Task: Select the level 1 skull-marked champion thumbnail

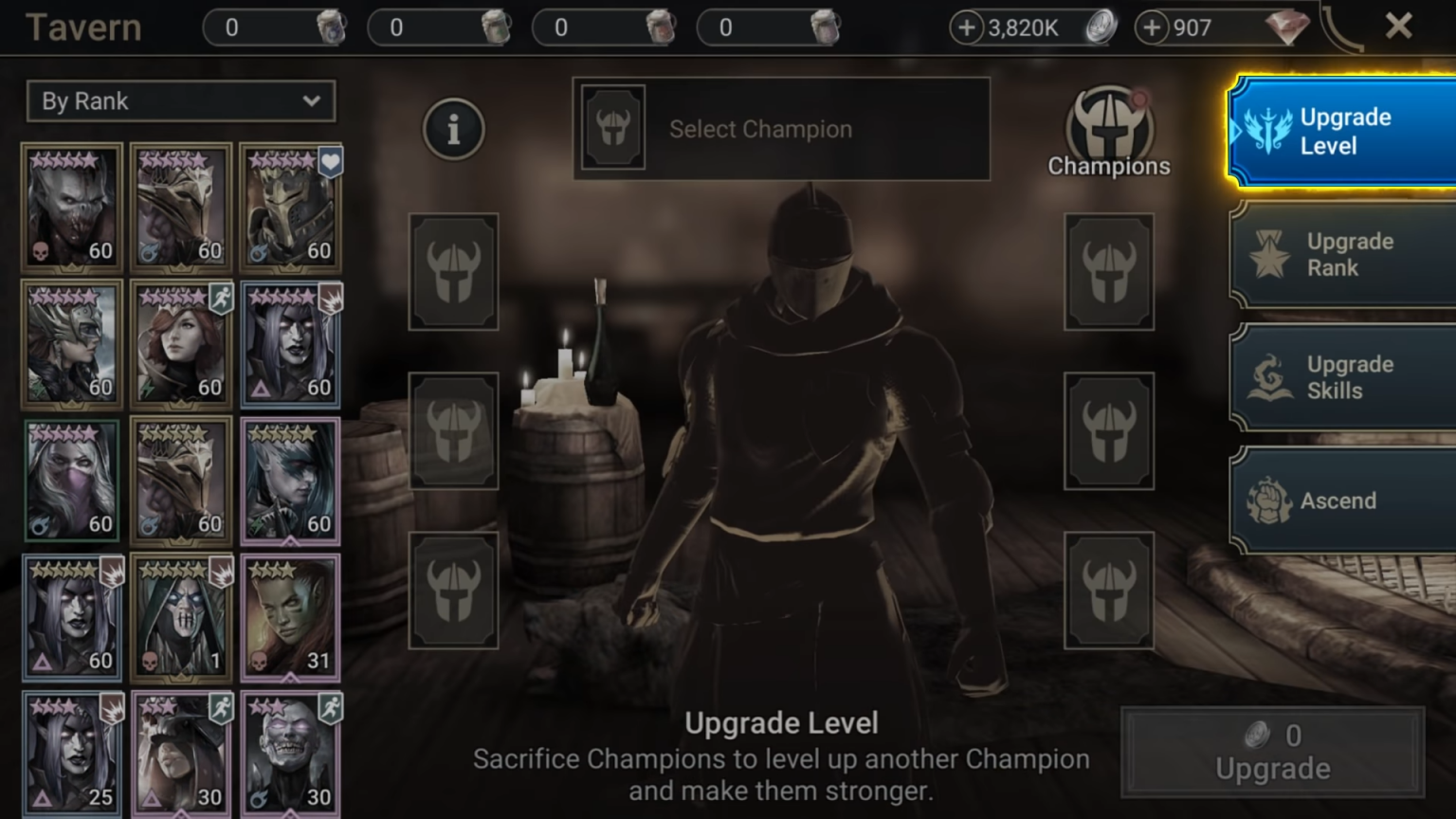Action: pos(181,616)
